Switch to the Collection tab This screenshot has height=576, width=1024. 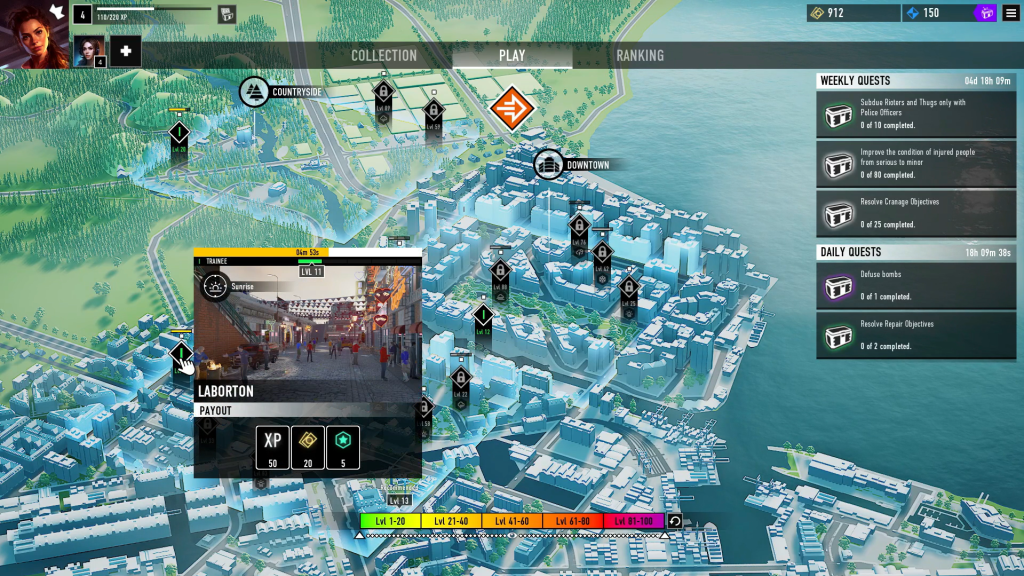click(x=384, y=56)
